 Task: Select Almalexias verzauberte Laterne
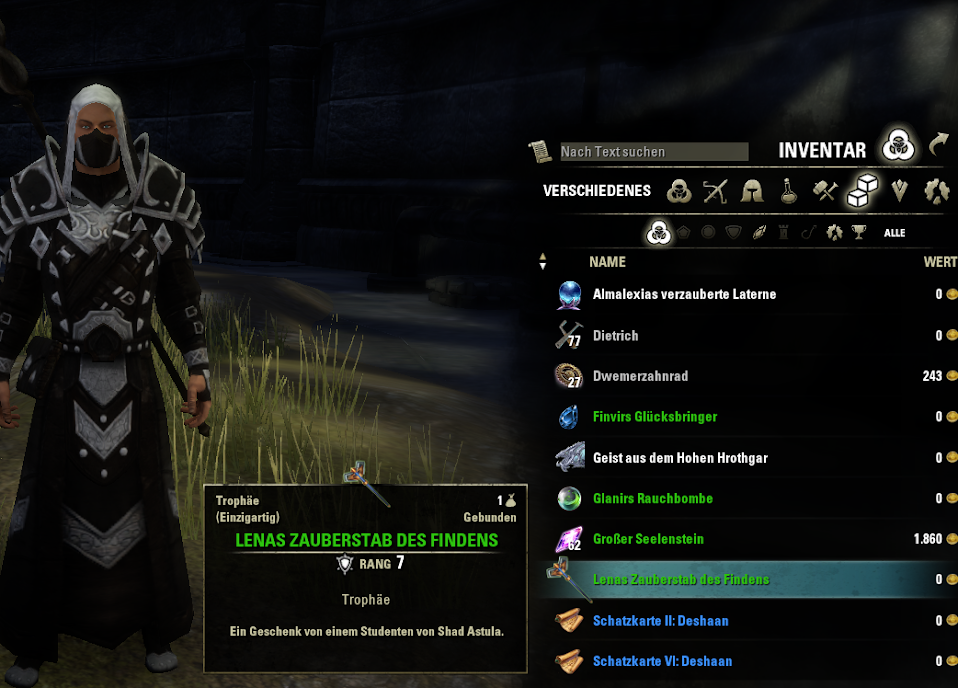[x=684, y=294]
